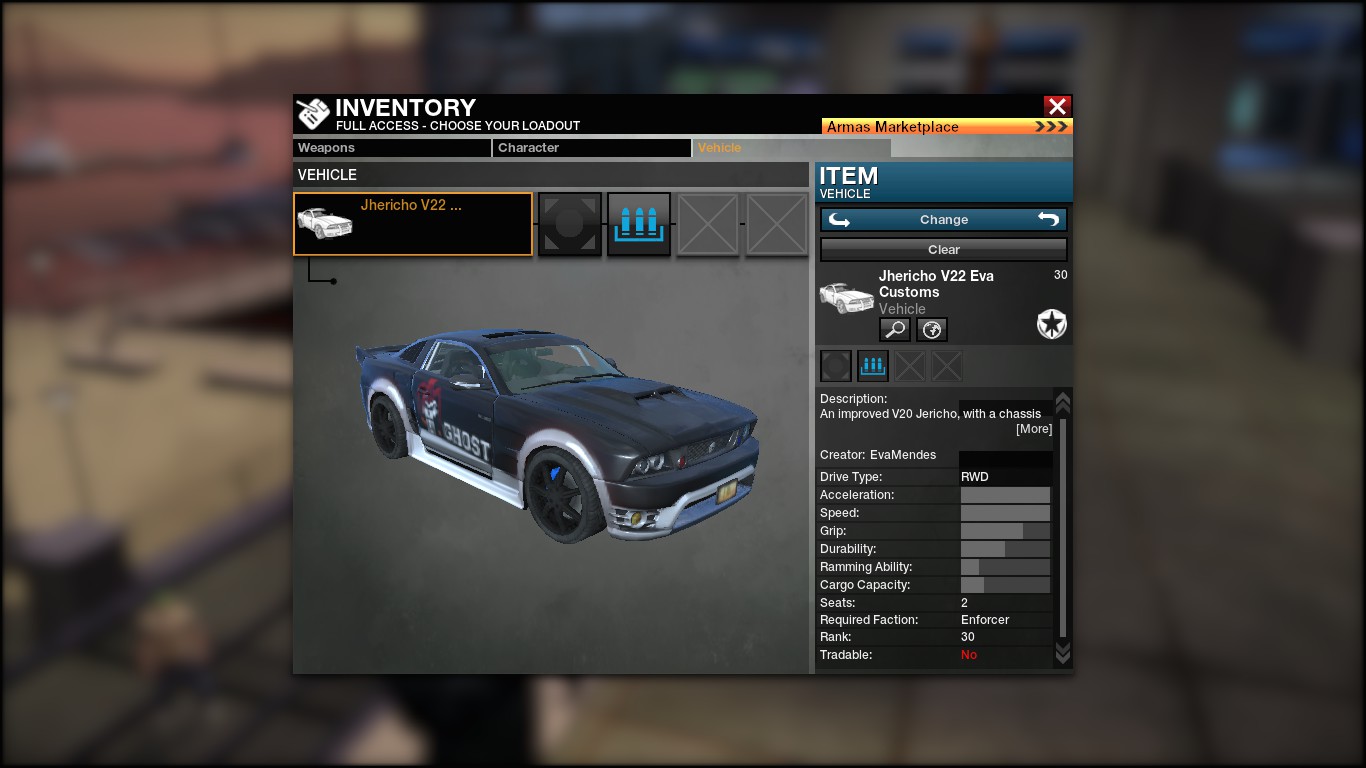Viewport: 1366px width, 768px height.
Task: Click the Change vehicle button
Action: 943,220
